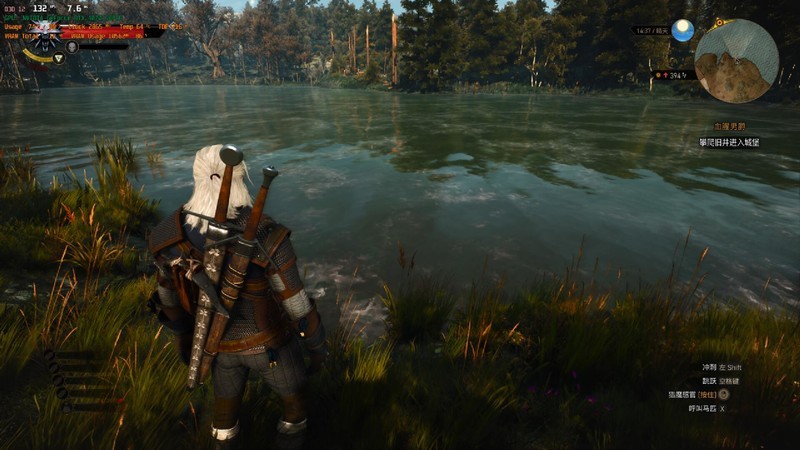This screenshot has width=800, height=450.
Task: Select the active witcher sign icon
Action: pyautogui.click(x=58, y=58)
